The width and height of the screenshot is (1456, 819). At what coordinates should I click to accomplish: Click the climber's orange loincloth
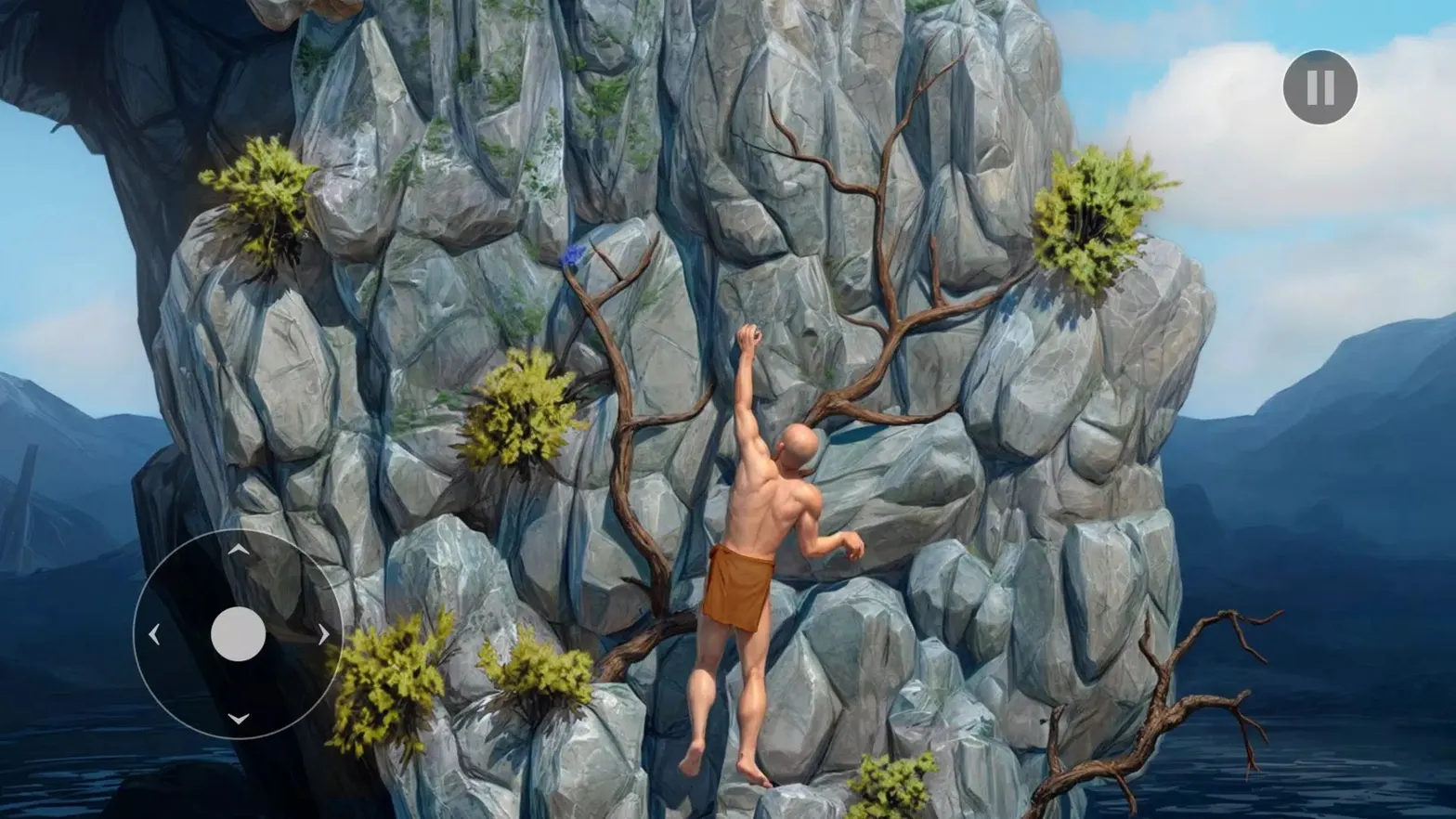(738, 587)
